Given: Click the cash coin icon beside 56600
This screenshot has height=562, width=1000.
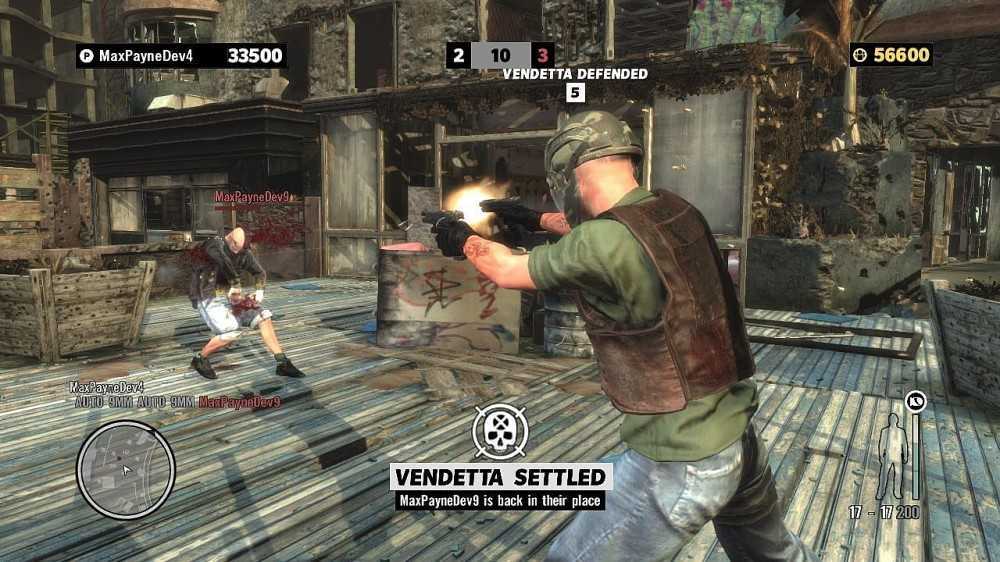Looking at the screenshot, I should pos(860,55).
